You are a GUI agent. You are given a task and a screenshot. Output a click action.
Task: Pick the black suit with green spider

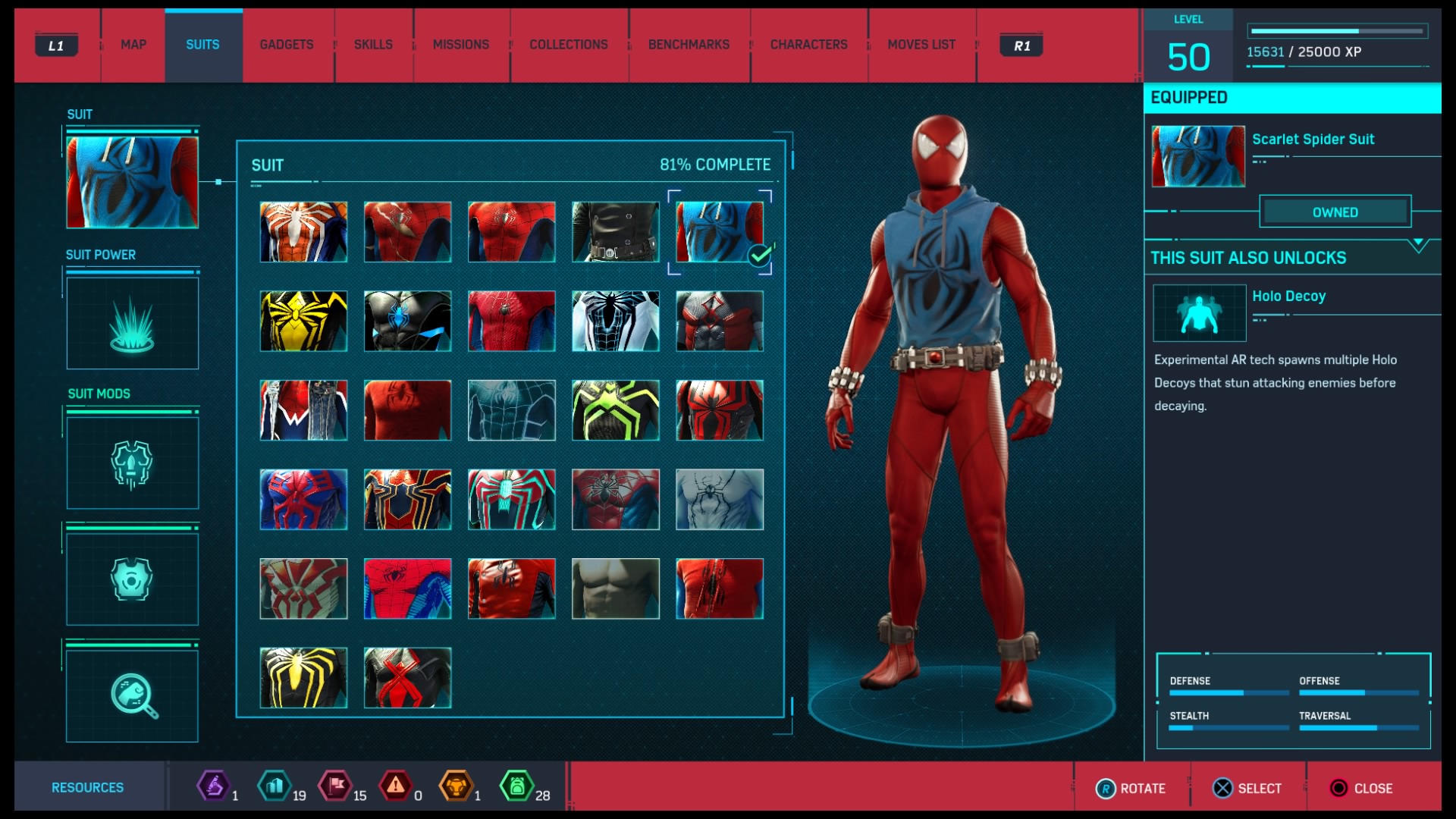[615, 410]
